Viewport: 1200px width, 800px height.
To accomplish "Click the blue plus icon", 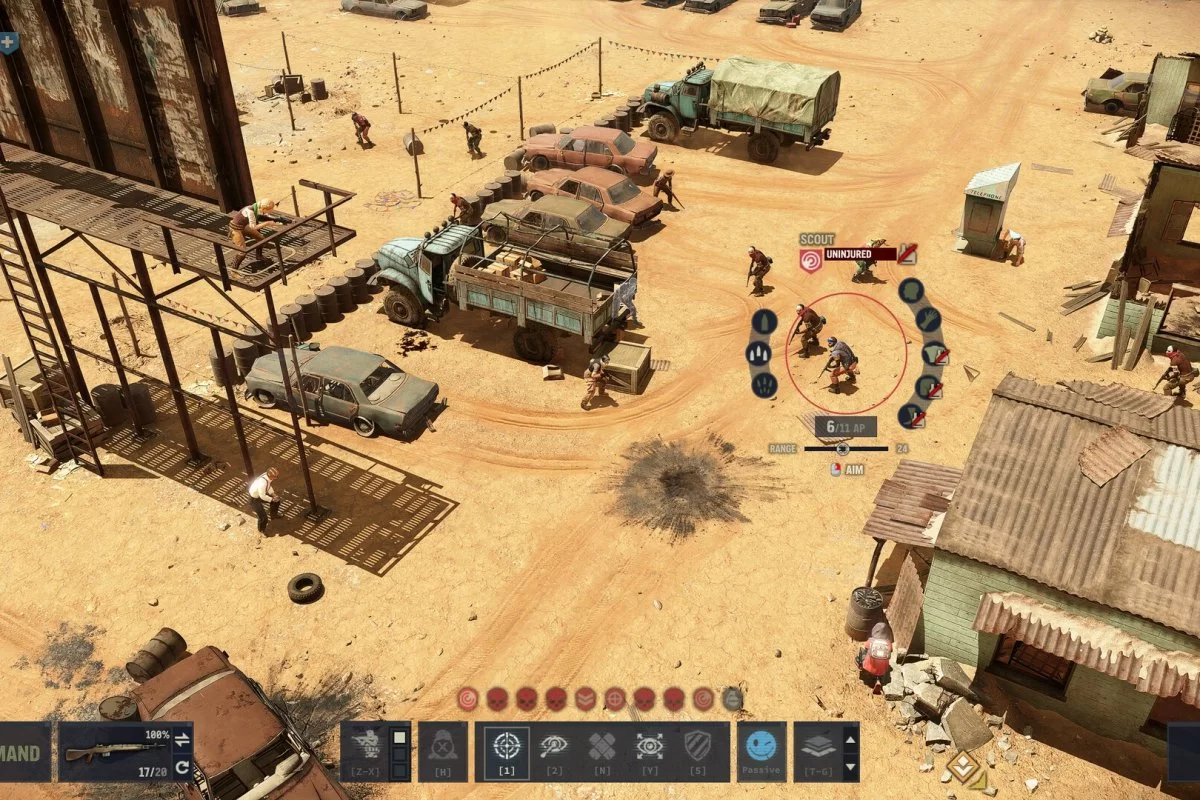I will tap(8, 42).
